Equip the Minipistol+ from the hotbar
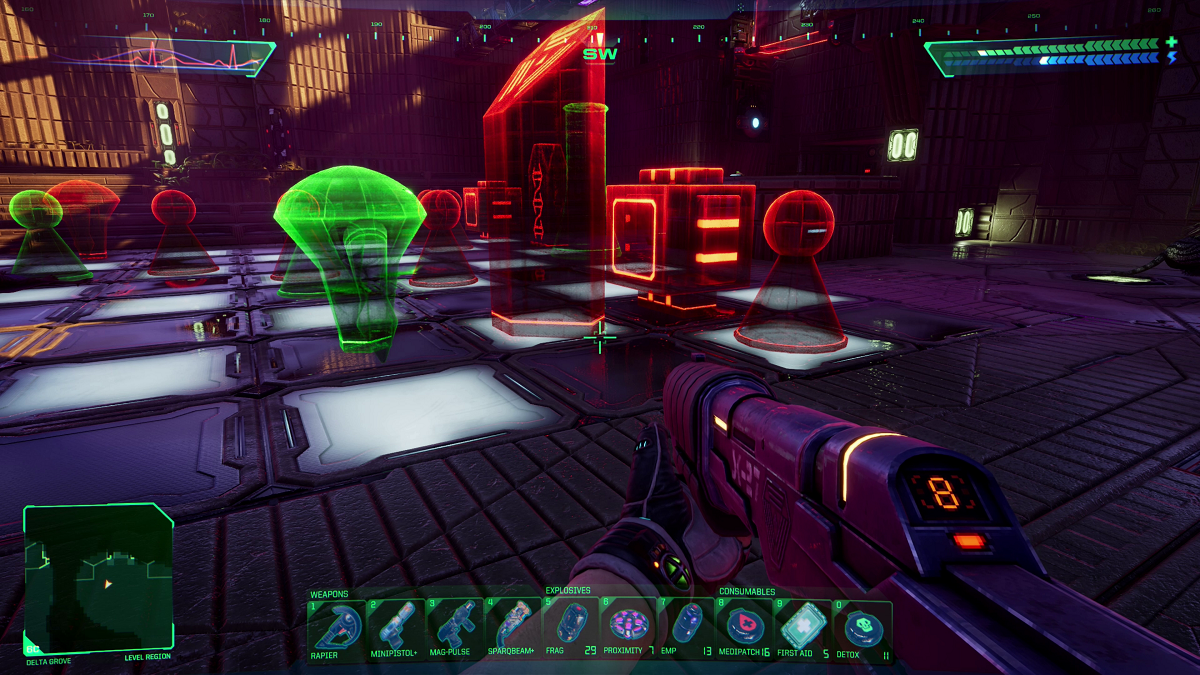This screenshot has width=1200, height=675. (x=396, y=628)
